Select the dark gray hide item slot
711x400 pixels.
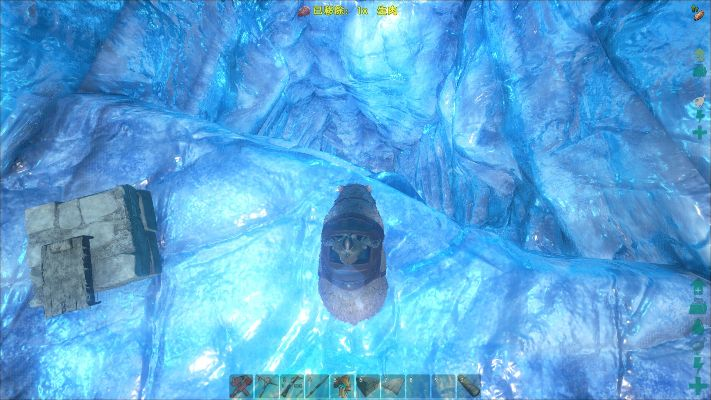(367, 387)
